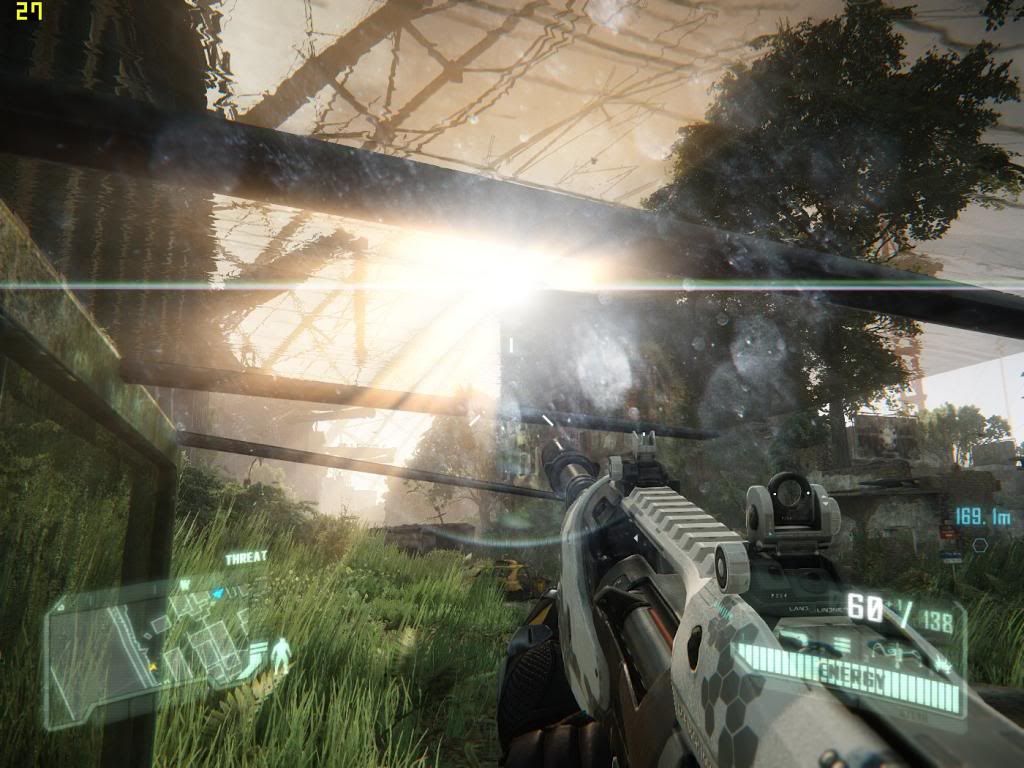This screenshot has height=768, width=1024.
Task: Select the hexagon objective waypoint marker
Action: [980, 545]
